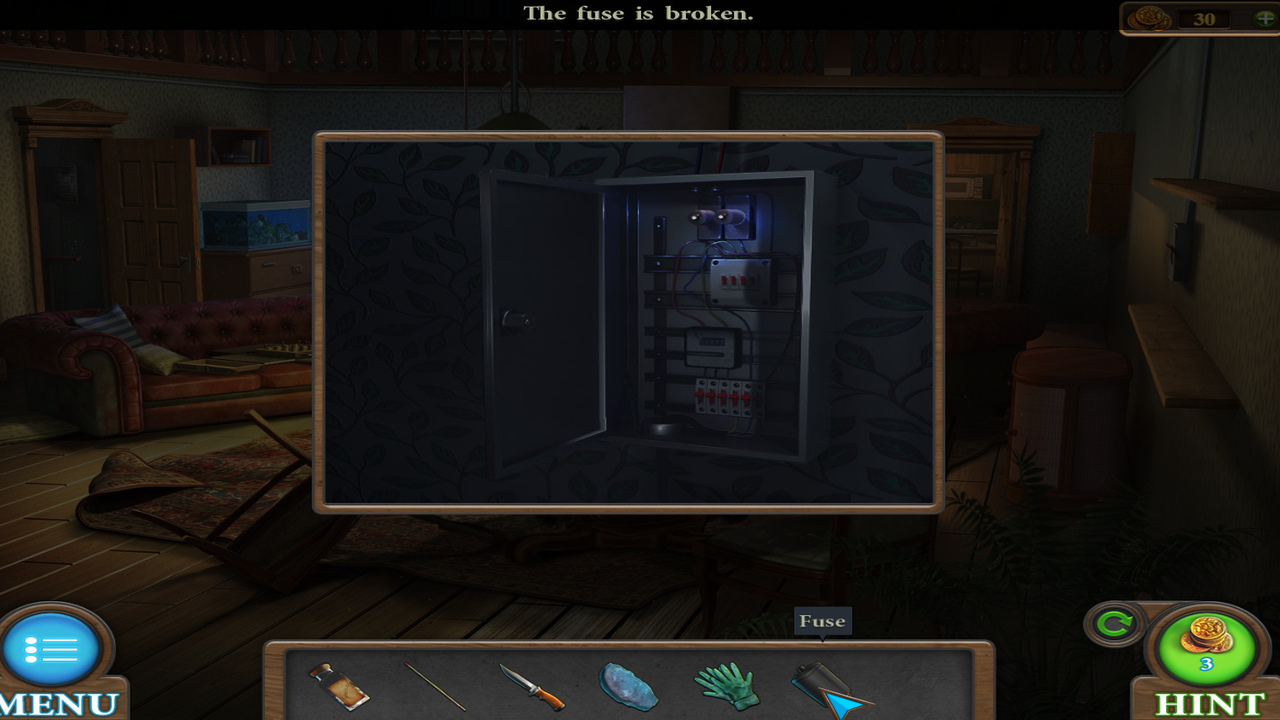Select the green gloves in the inventory

tap(725, 685)
